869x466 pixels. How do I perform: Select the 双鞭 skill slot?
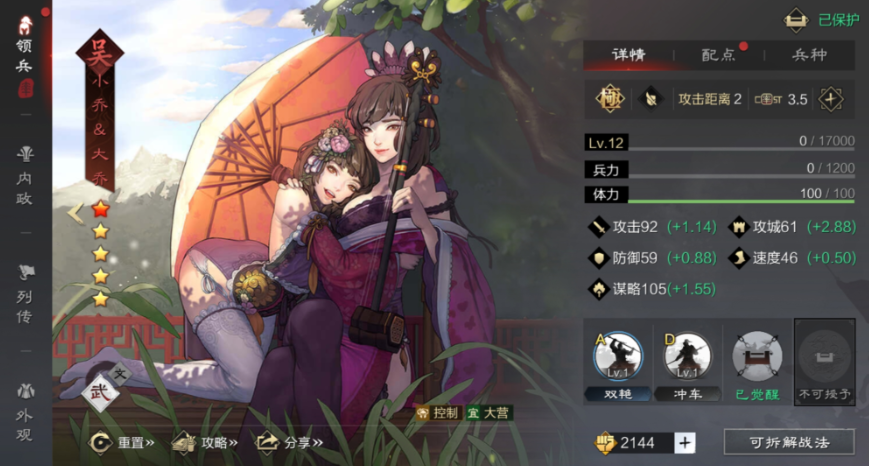(618, 362)
